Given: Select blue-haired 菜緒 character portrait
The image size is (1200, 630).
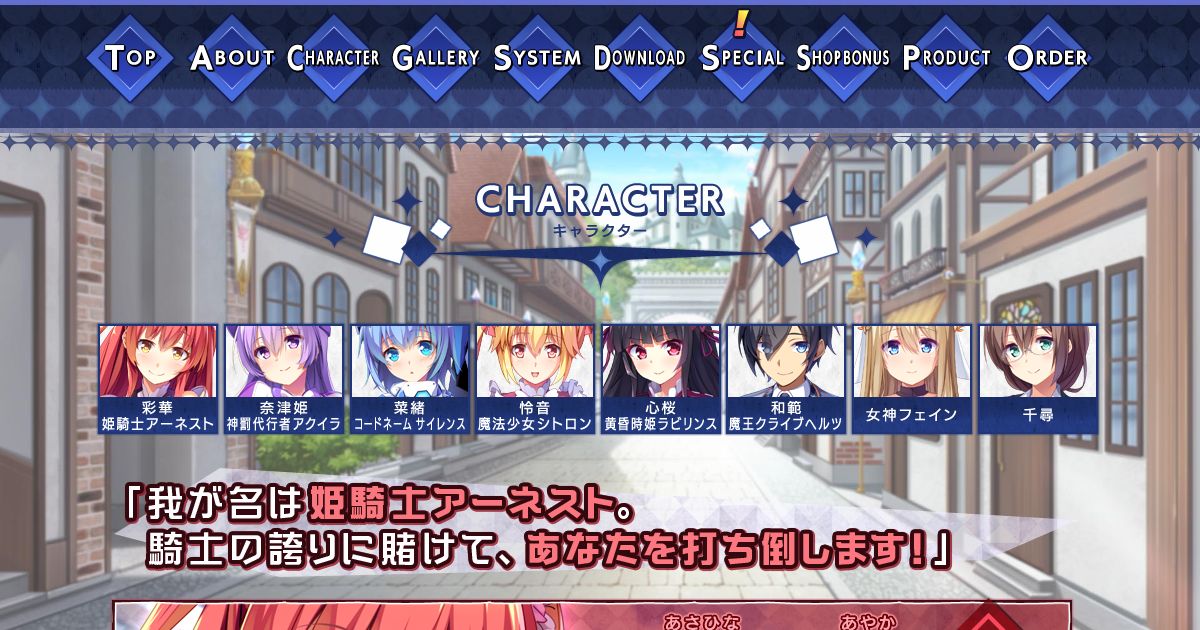Looking at the screenshot, I should click(x=410, y=379).
